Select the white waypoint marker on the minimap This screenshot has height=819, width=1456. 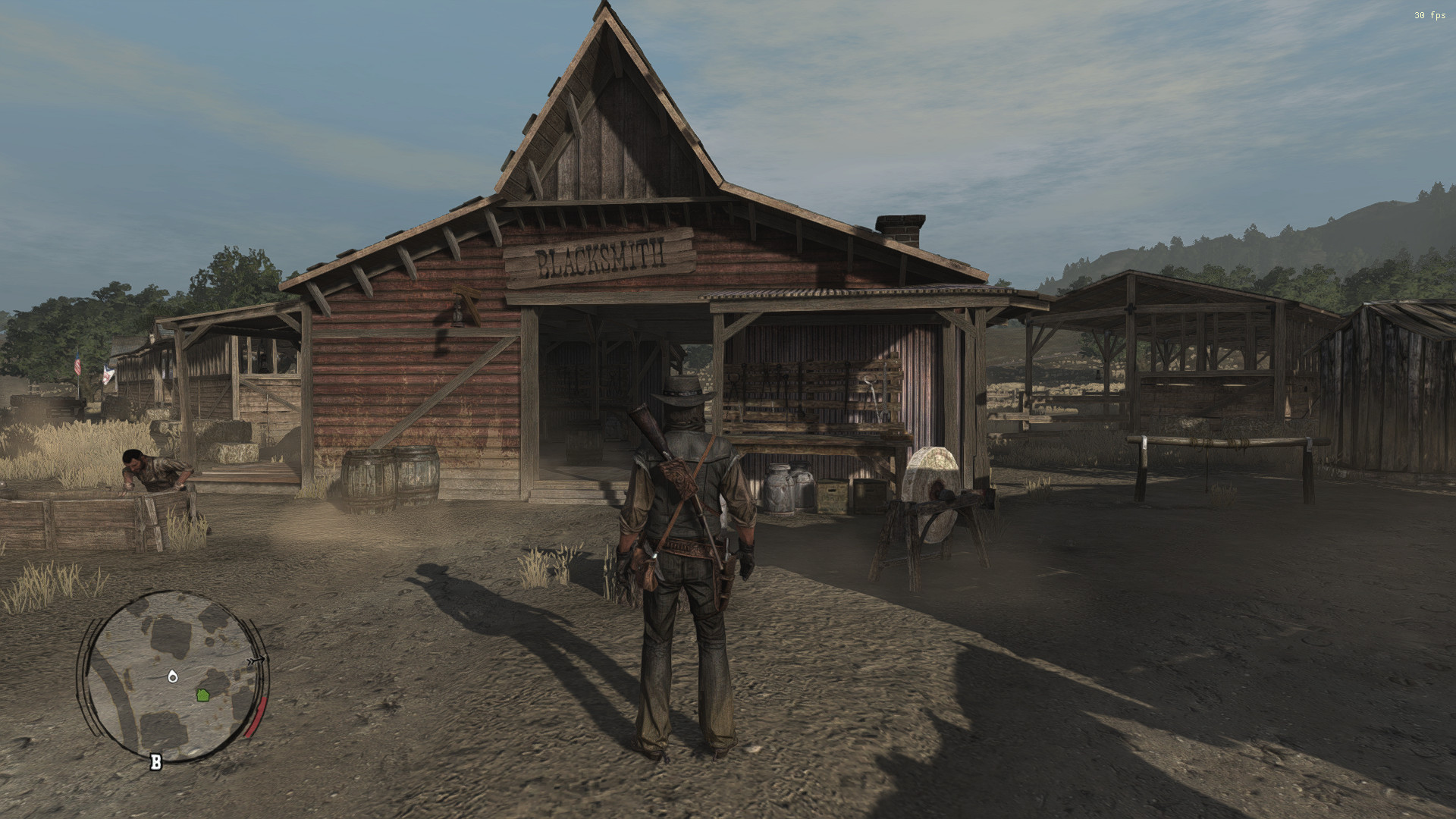pos(172,677)
